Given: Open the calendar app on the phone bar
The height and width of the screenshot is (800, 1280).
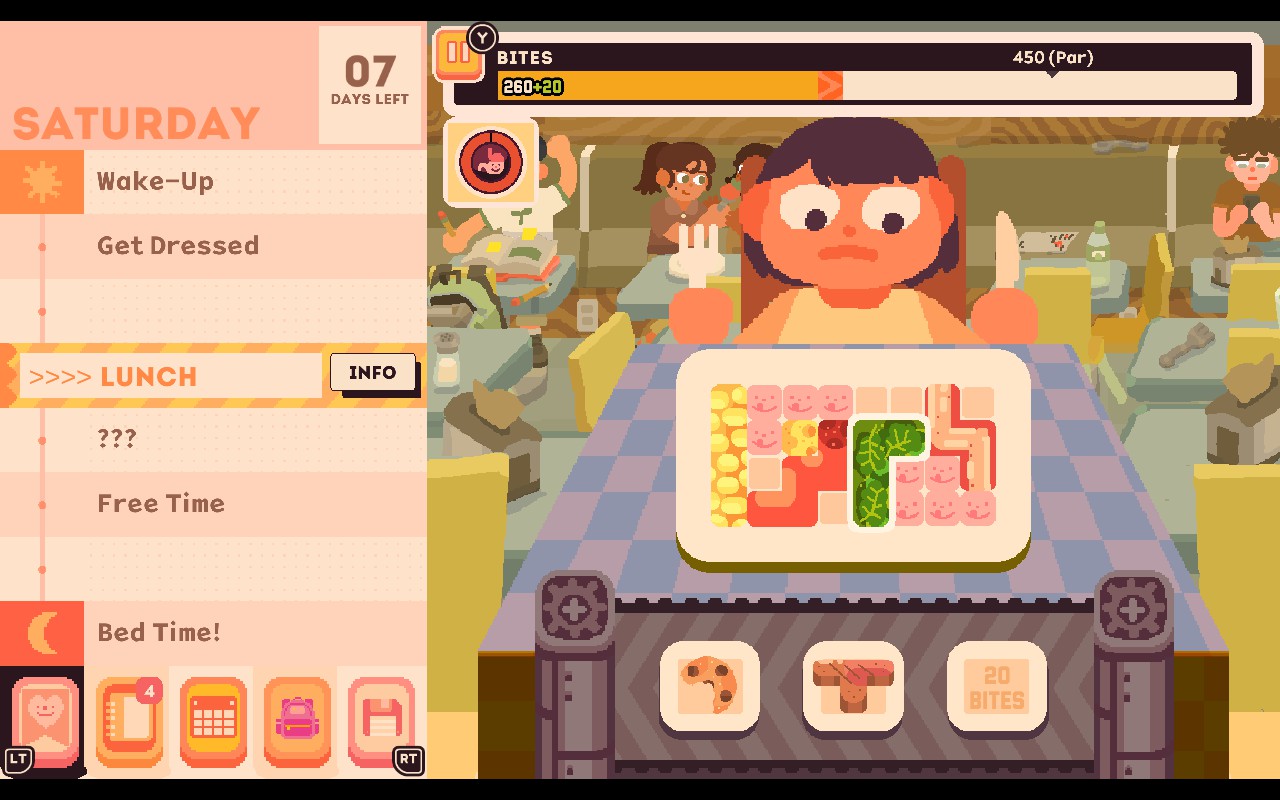Looking at the screenshot, I should pos(212,717).
